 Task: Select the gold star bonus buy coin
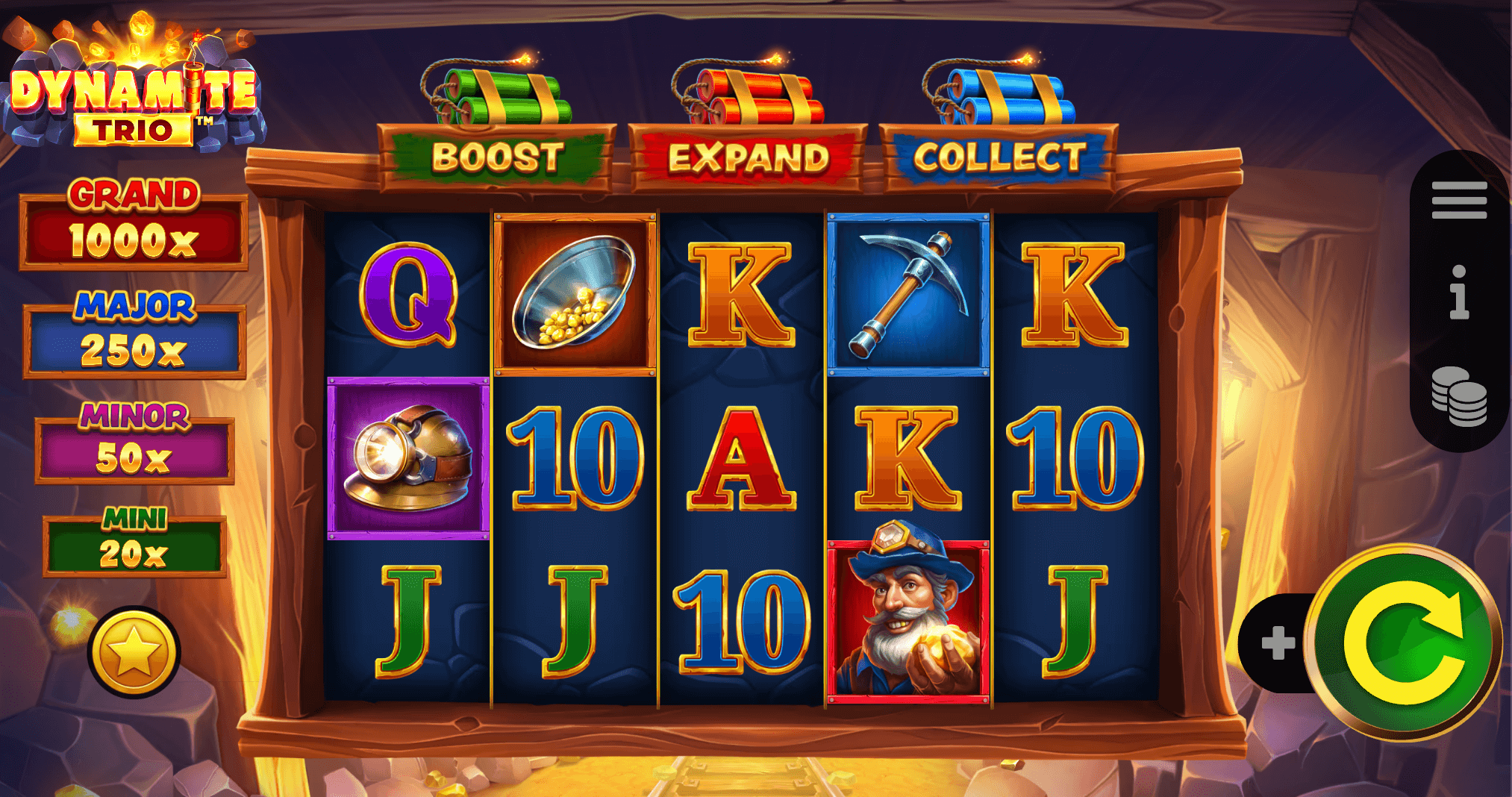136,648
